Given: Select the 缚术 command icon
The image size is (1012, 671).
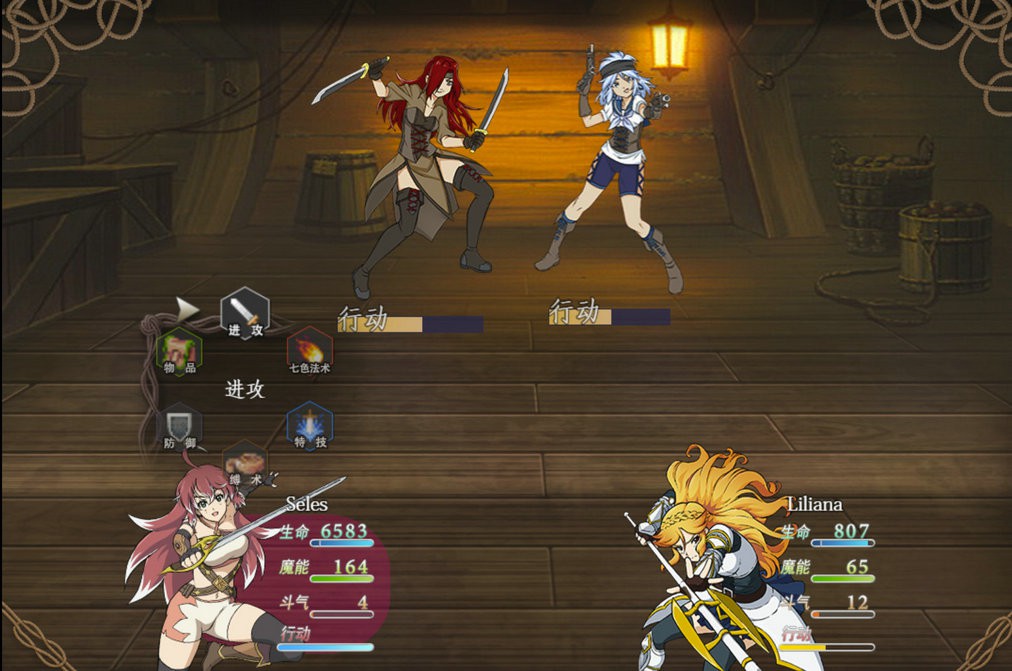Looking at the screenshot, I should (x=245, y=465).
